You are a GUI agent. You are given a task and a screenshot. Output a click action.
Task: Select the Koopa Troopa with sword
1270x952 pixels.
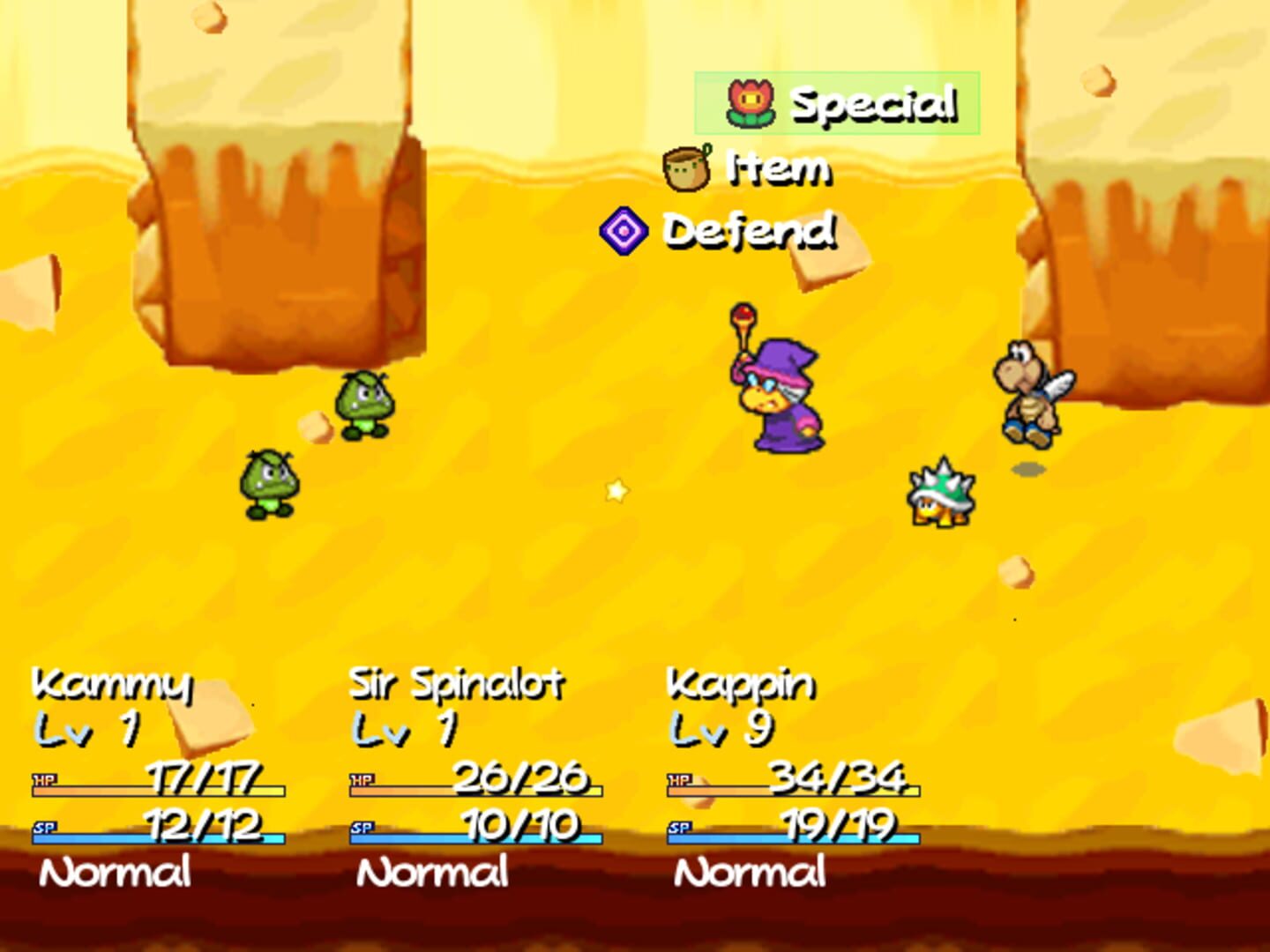tap(1032, 392)
